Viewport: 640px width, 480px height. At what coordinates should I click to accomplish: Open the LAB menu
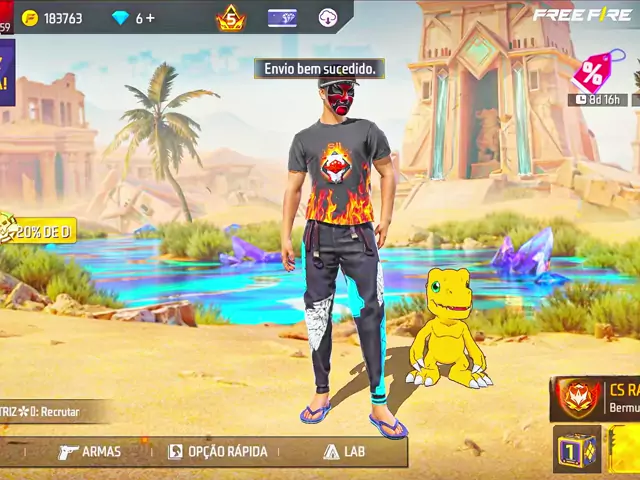click(343, 452)
